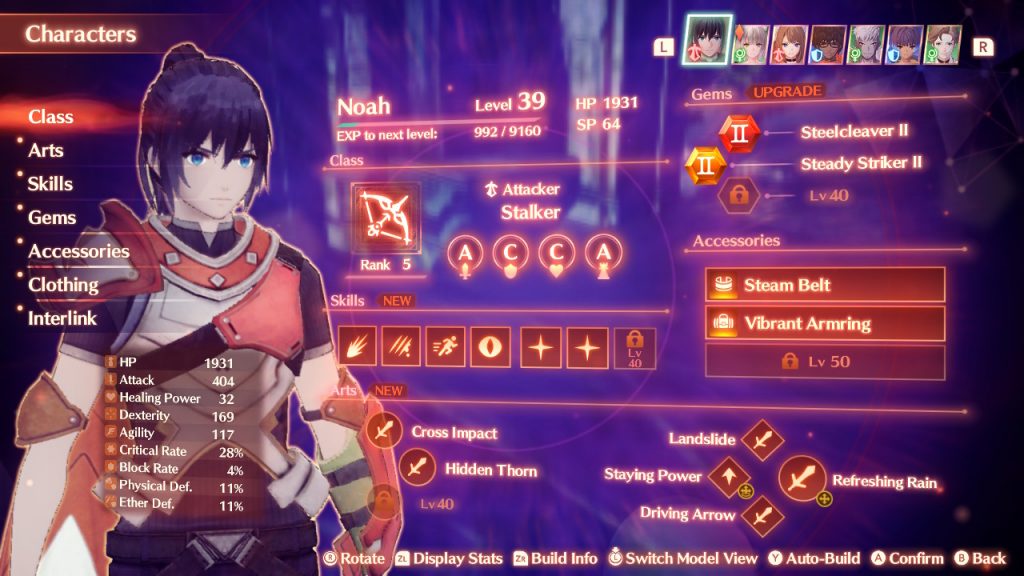Choose Gems in the side menu

click(52, 217)
